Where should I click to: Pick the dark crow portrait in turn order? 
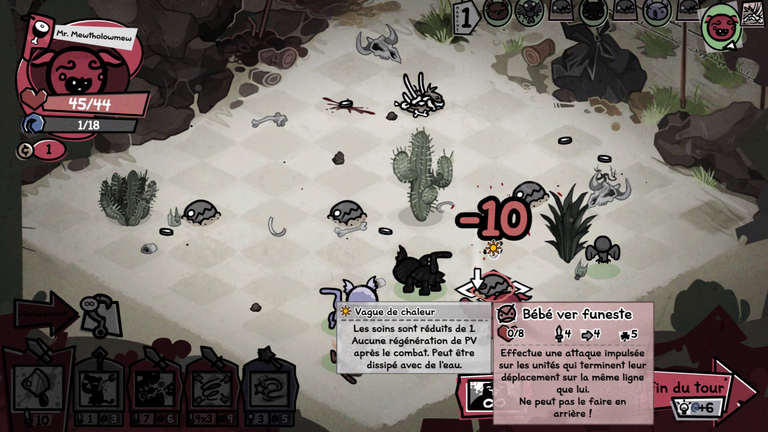click(528, 12)
